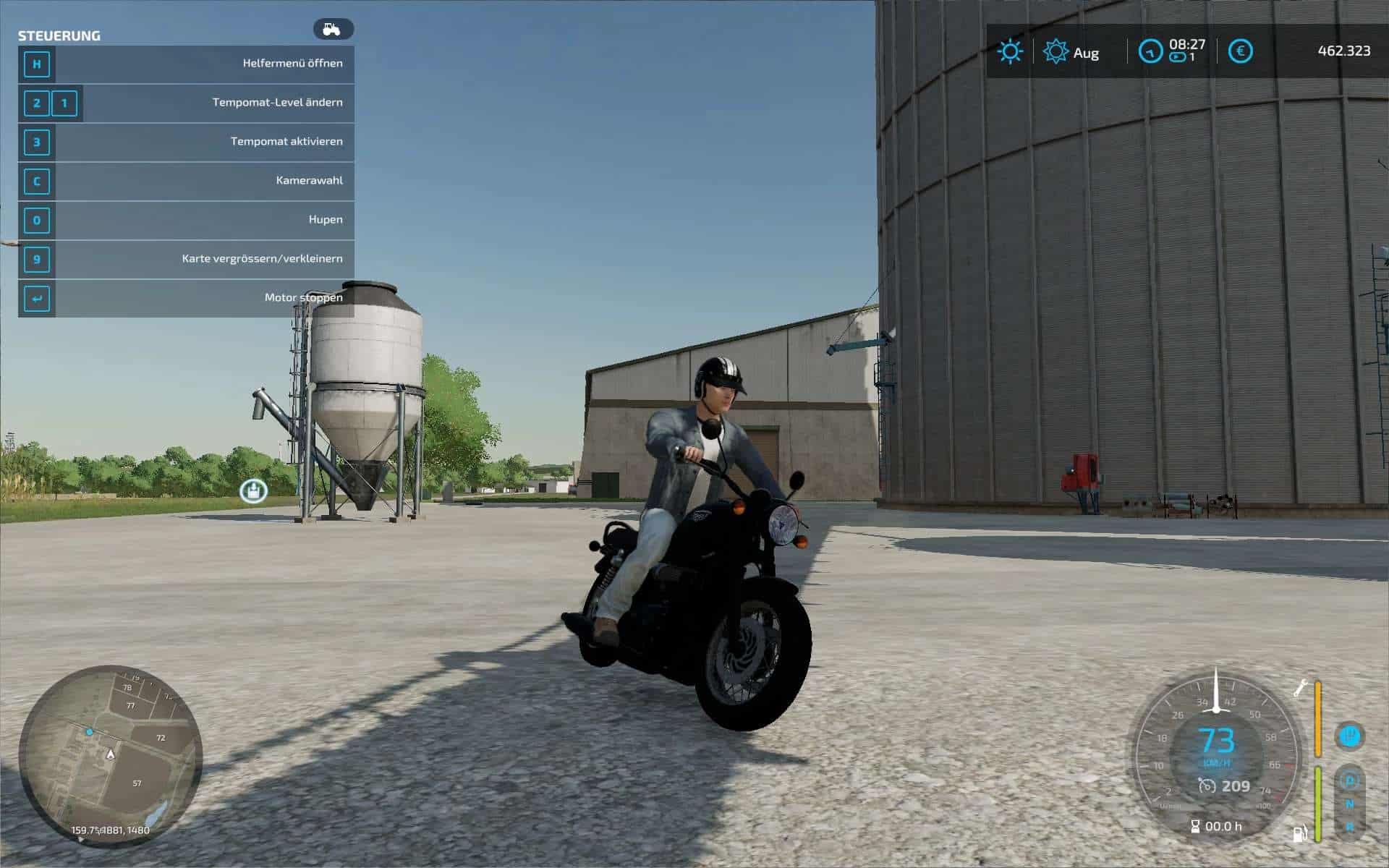1389x868 pixels.
Task: Click the August season icon
Action: [1055, 52]
